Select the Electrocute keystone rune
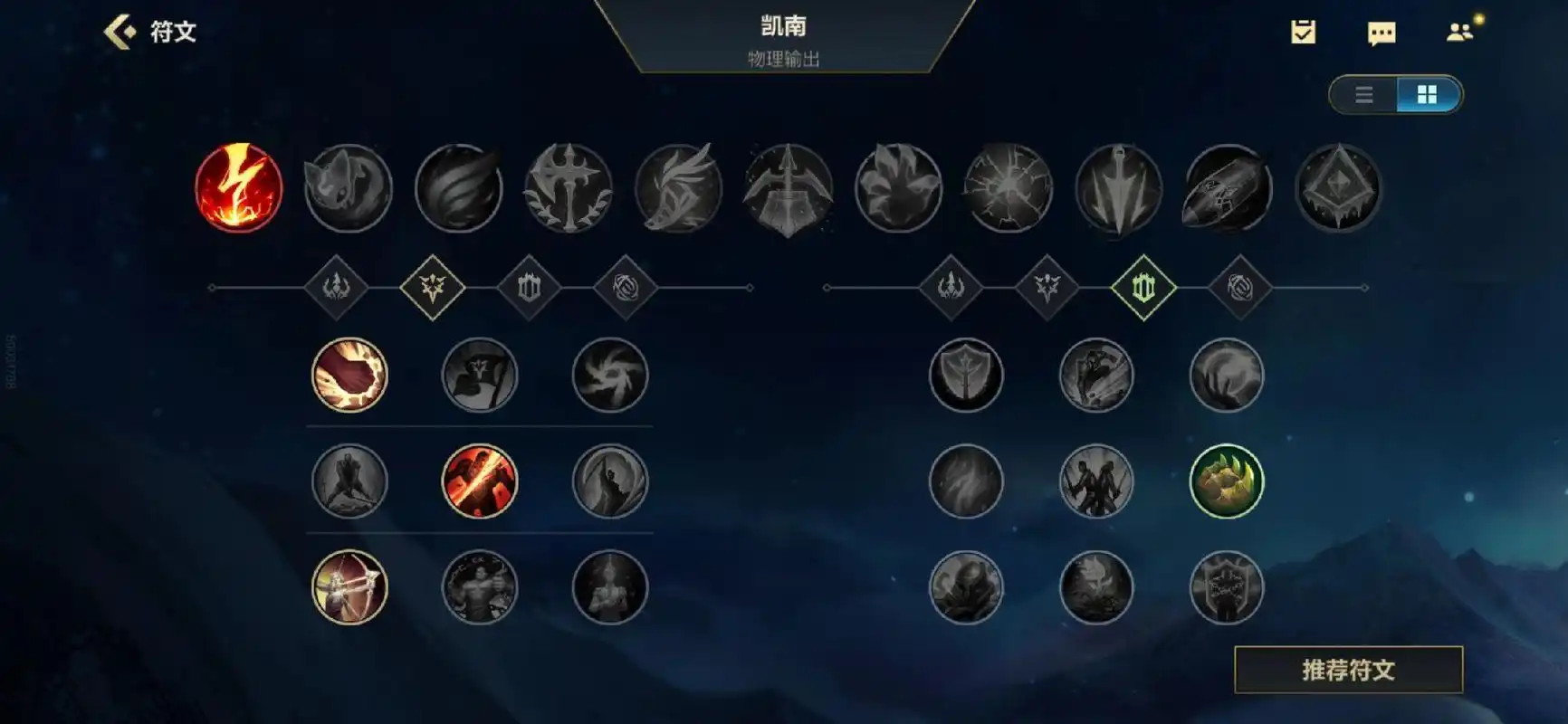The width and height of the screenshot is (1568, 724). point(238,189)
